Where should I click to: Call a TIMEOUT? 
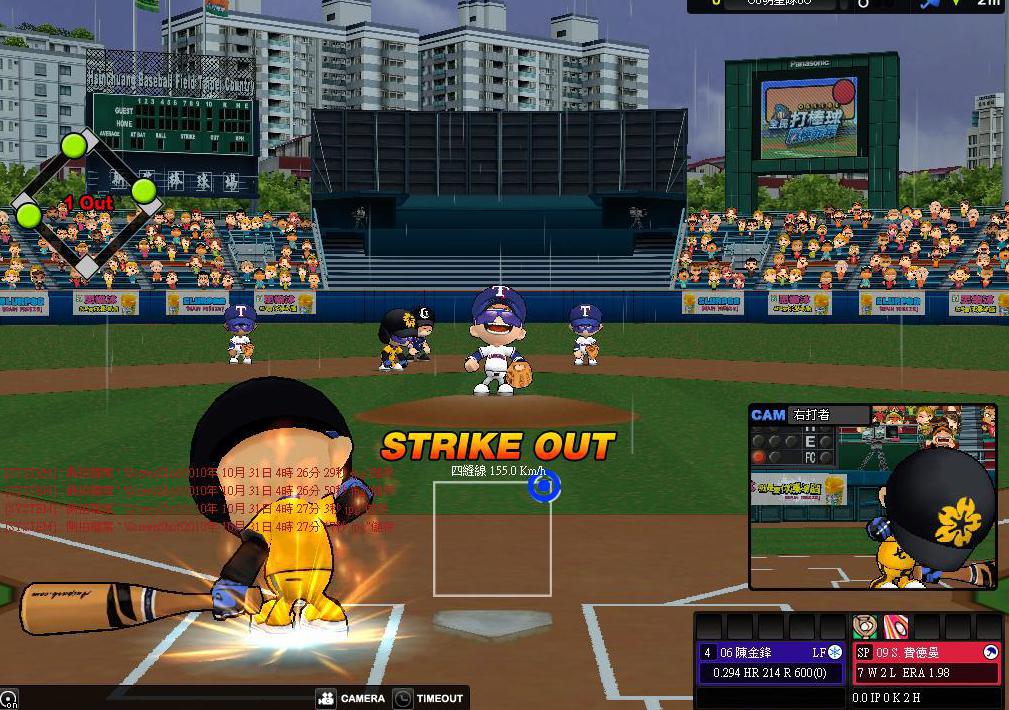pos(428,698)
